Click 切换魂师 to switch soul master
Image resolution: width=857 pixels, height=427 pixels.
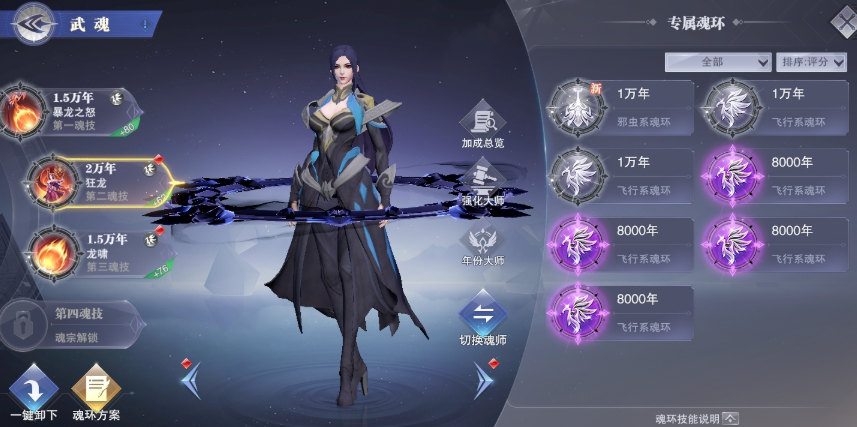[483, 320]
